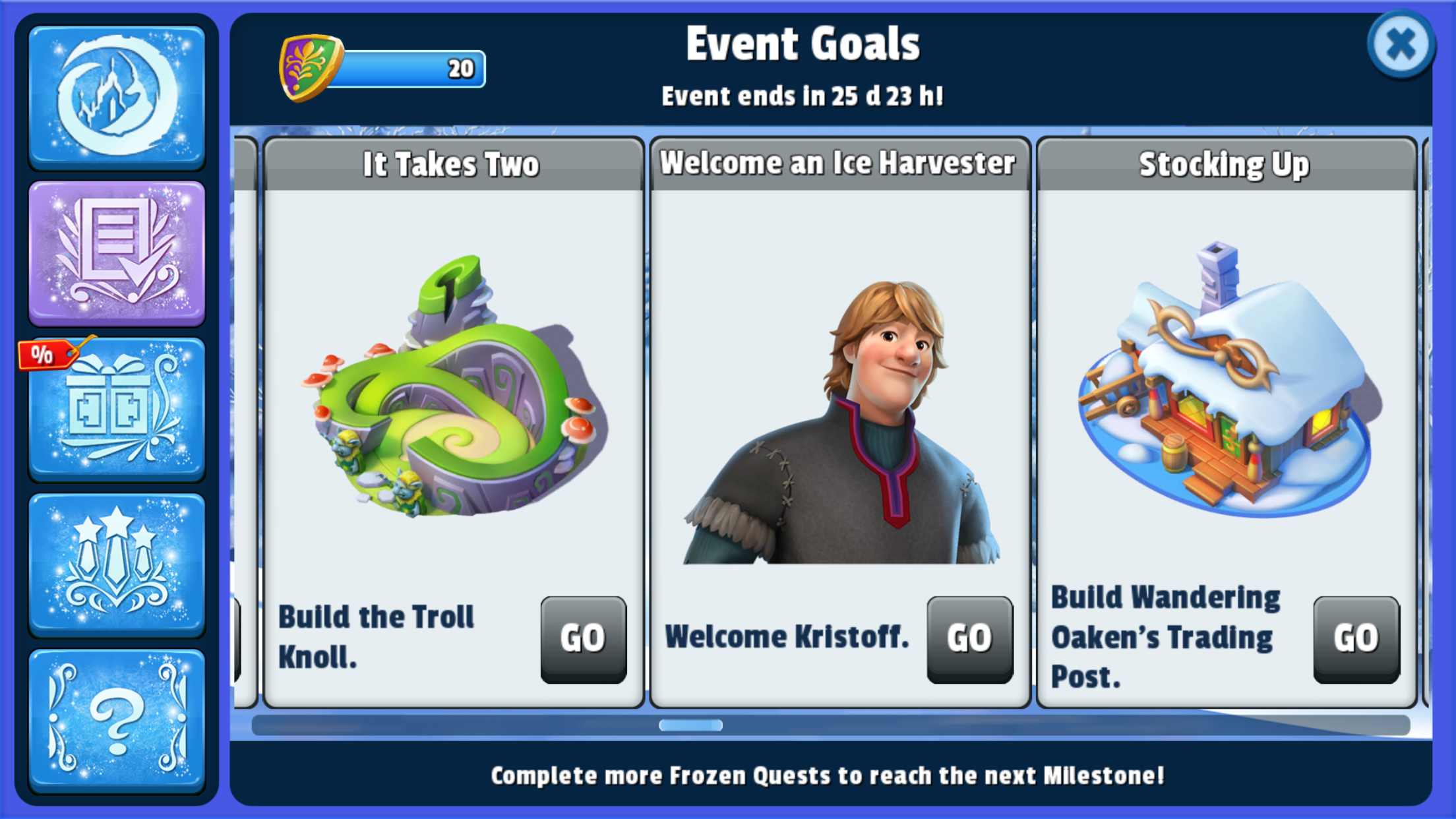
Task: Open the ice castle event tab
Action: 117,97
